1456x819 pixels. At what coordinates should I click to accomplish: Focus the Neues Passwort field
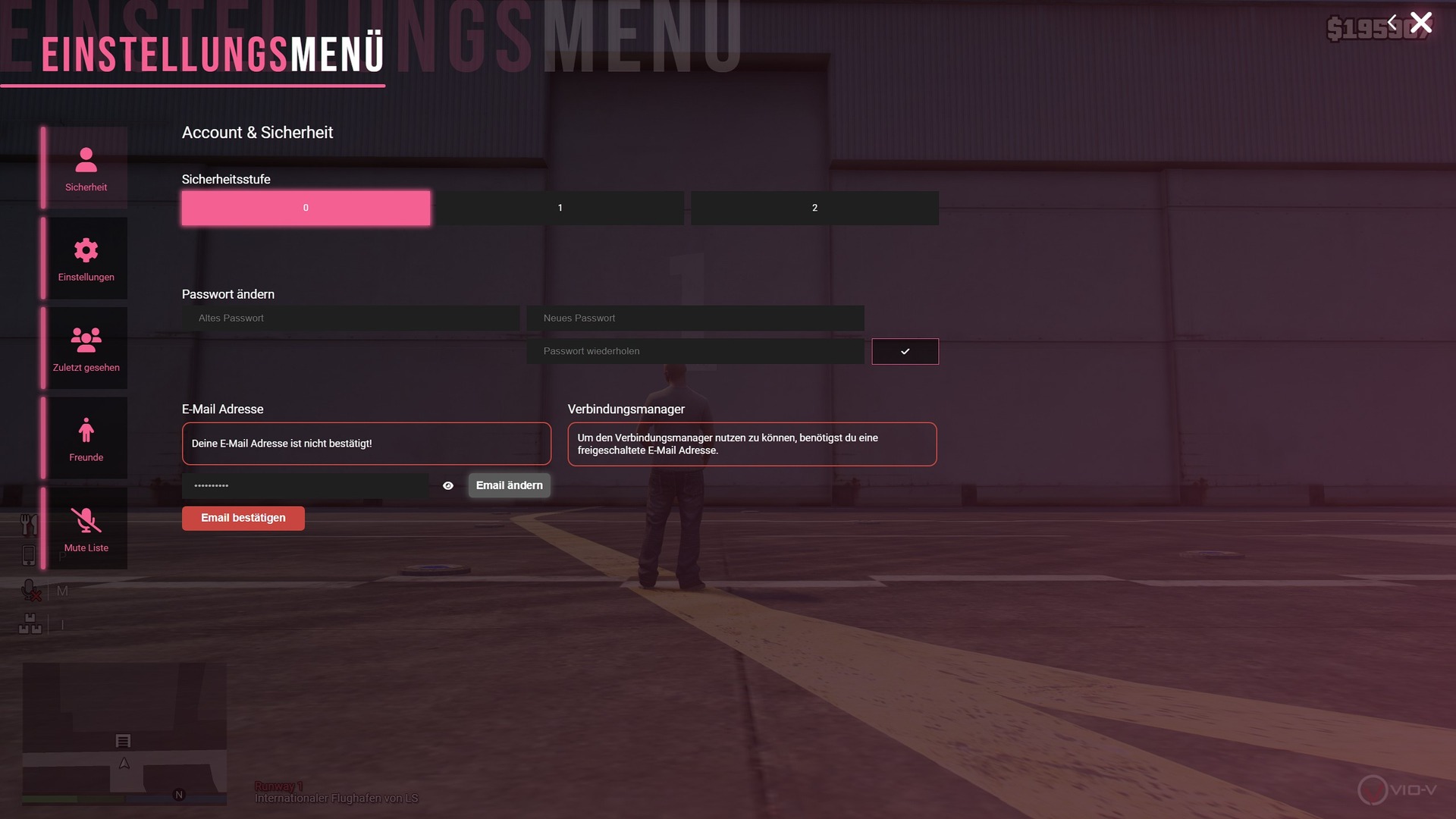(x=695, y=318)
